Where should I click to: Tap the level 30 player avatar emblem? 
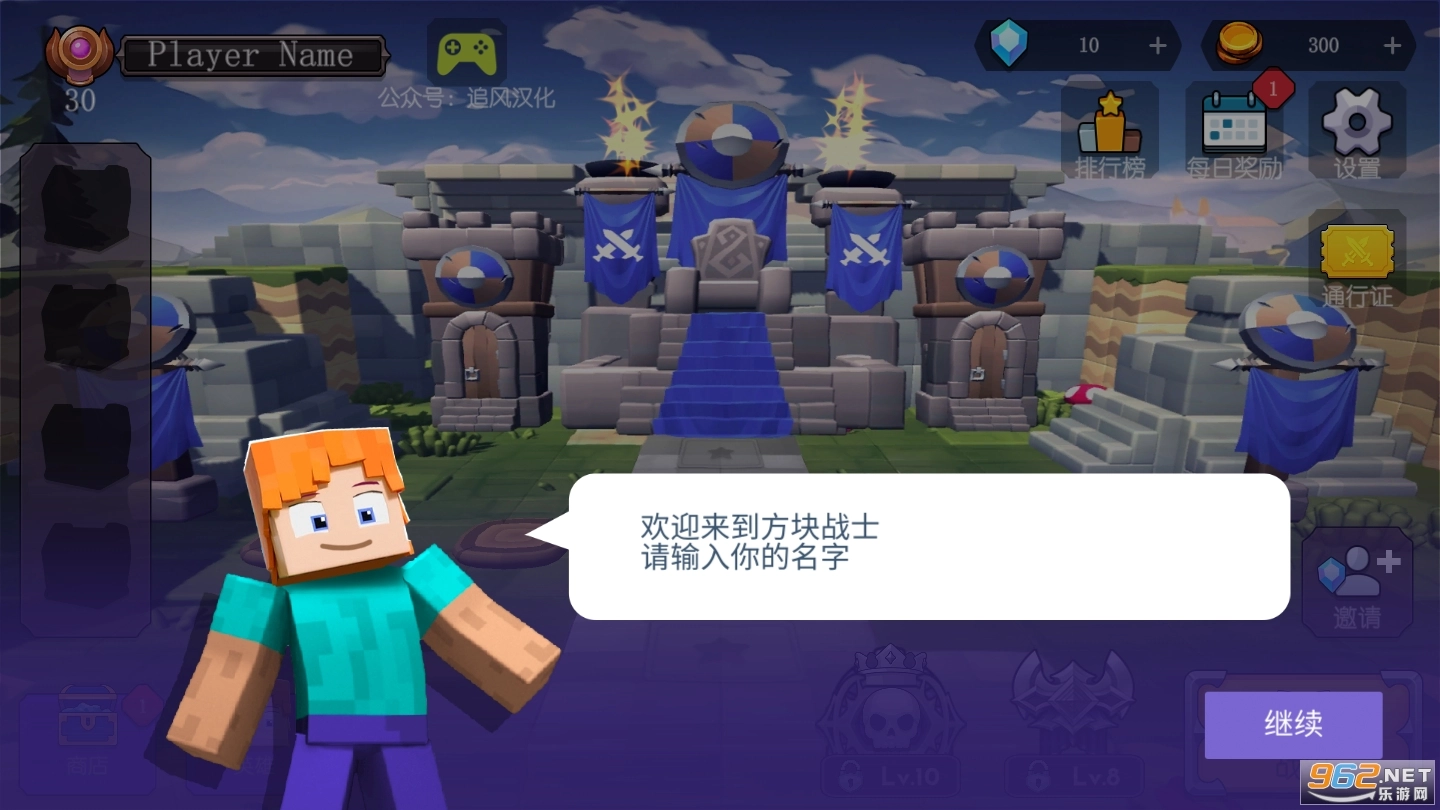80,52
